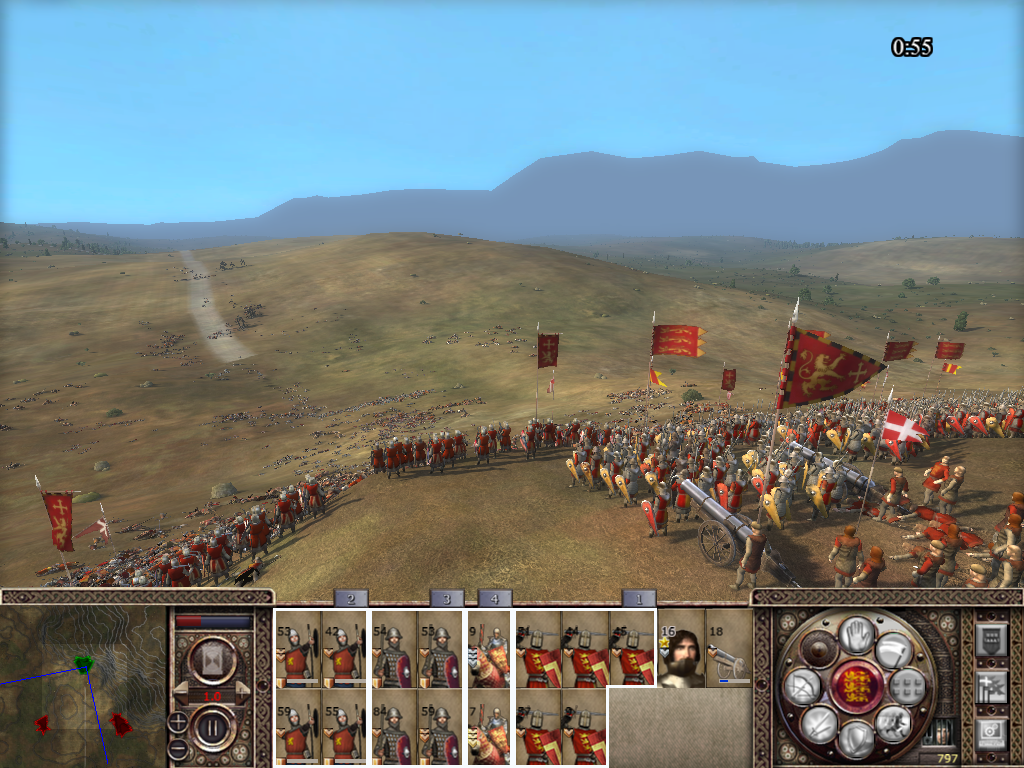
Task: Select the 84-man armored spearmen card
Action: coord(393,727)
